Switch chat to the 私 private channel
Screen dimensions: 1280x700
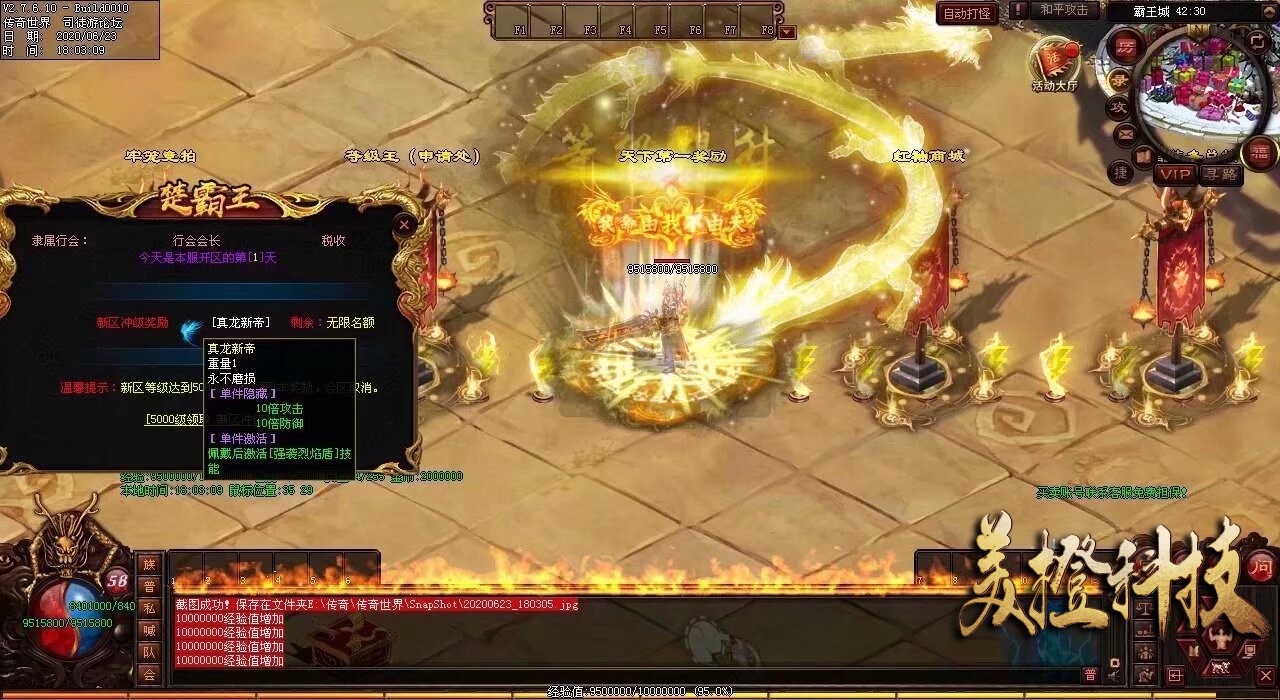[149, 608]
